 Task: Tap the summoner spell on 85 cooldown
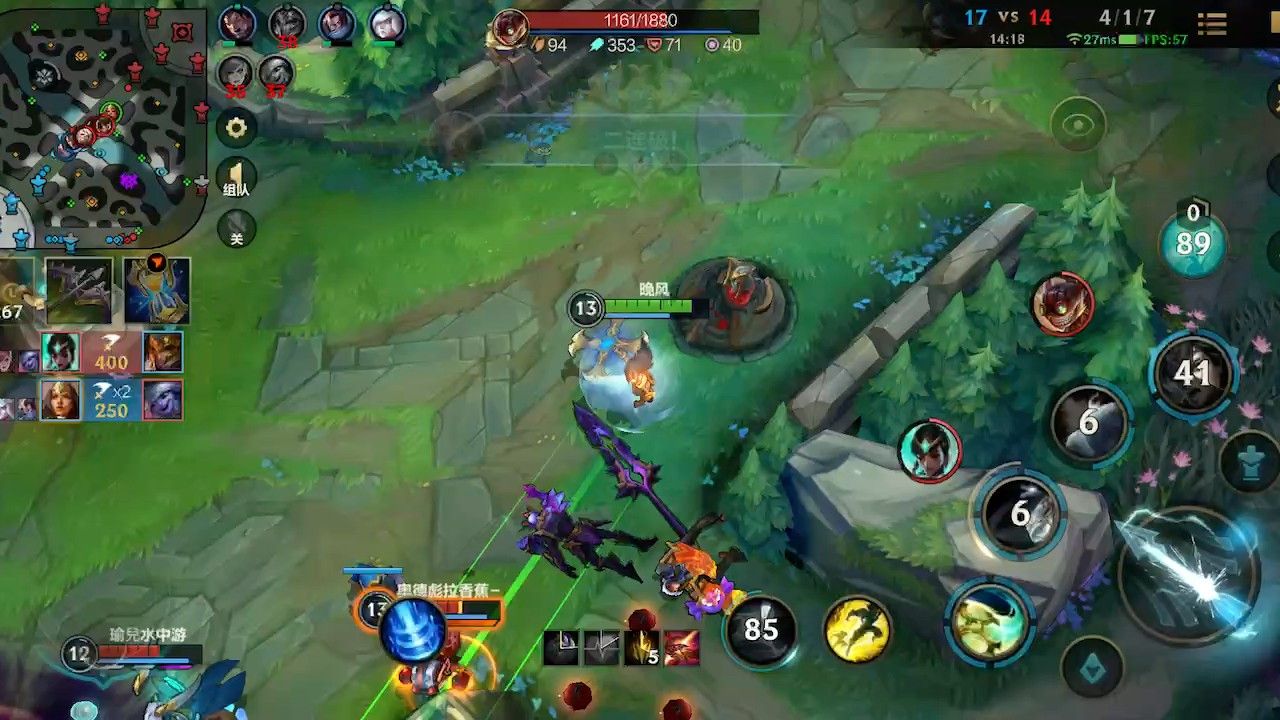click(761, 630)
